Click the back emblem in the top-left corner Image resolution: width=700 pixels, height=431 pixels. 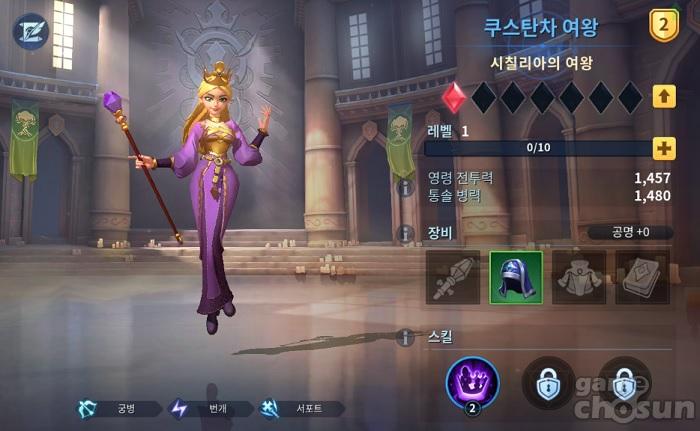(30, 30)
